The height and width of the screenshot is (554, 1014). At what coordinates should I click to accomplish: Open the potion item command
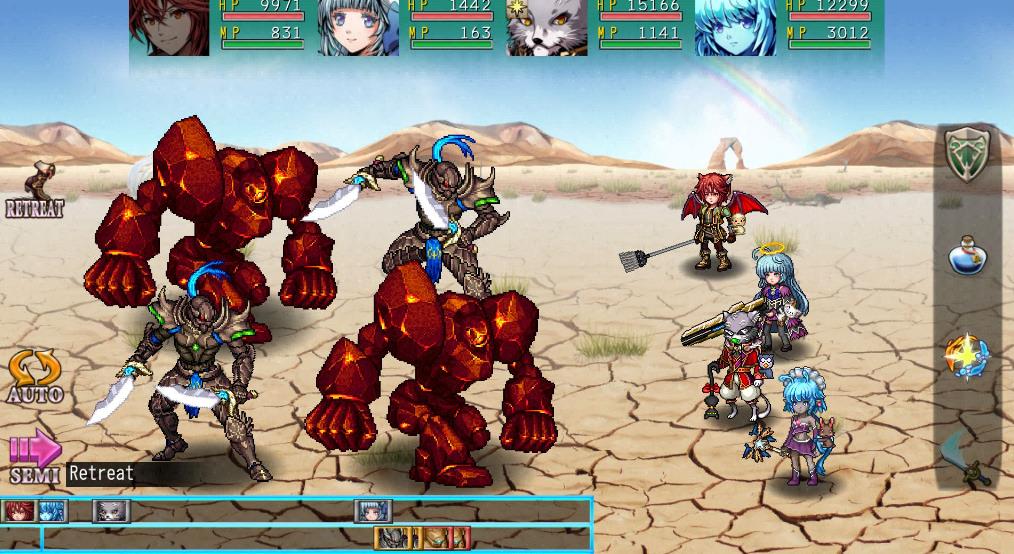[967, 256]
